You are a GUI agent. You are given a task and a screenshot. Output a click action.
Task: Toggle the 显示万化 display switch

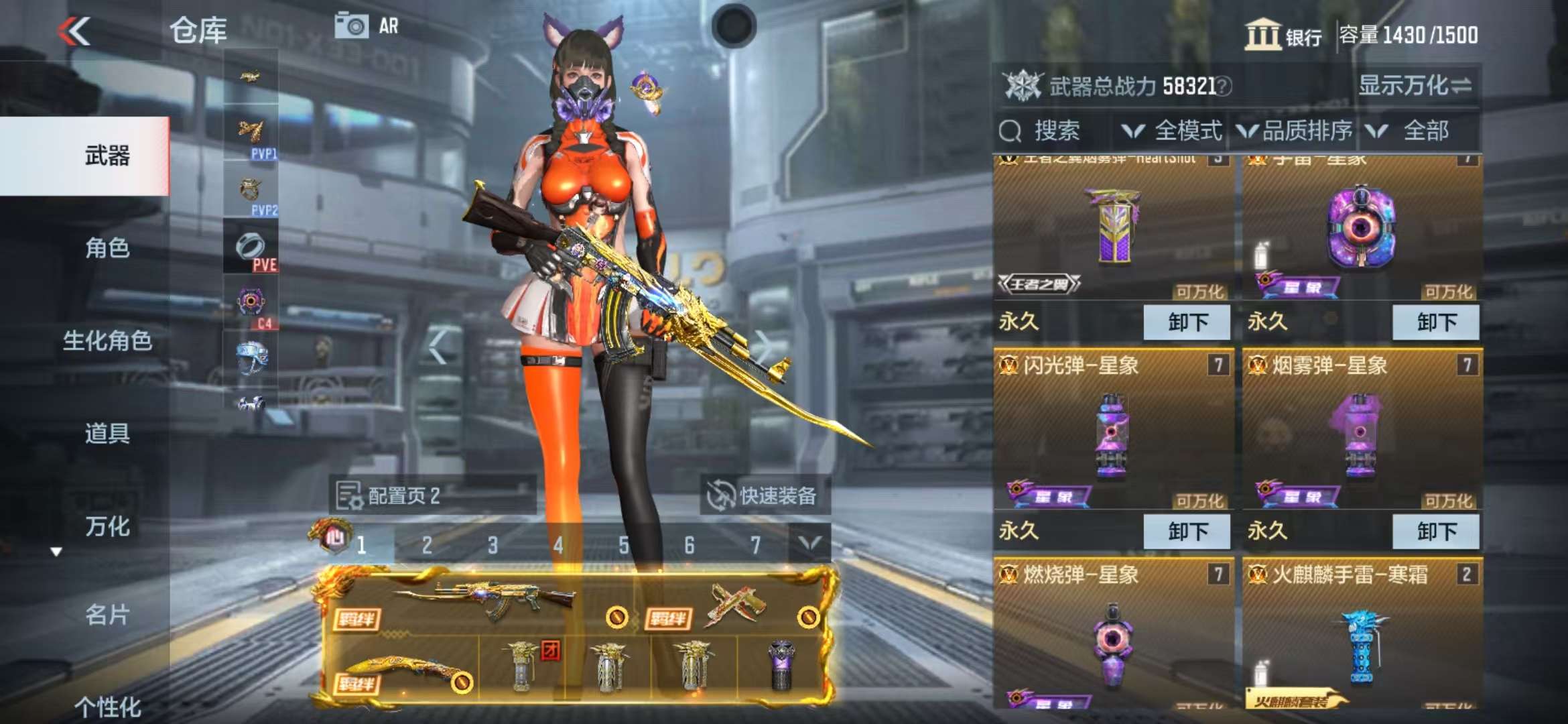(1414, 86)
